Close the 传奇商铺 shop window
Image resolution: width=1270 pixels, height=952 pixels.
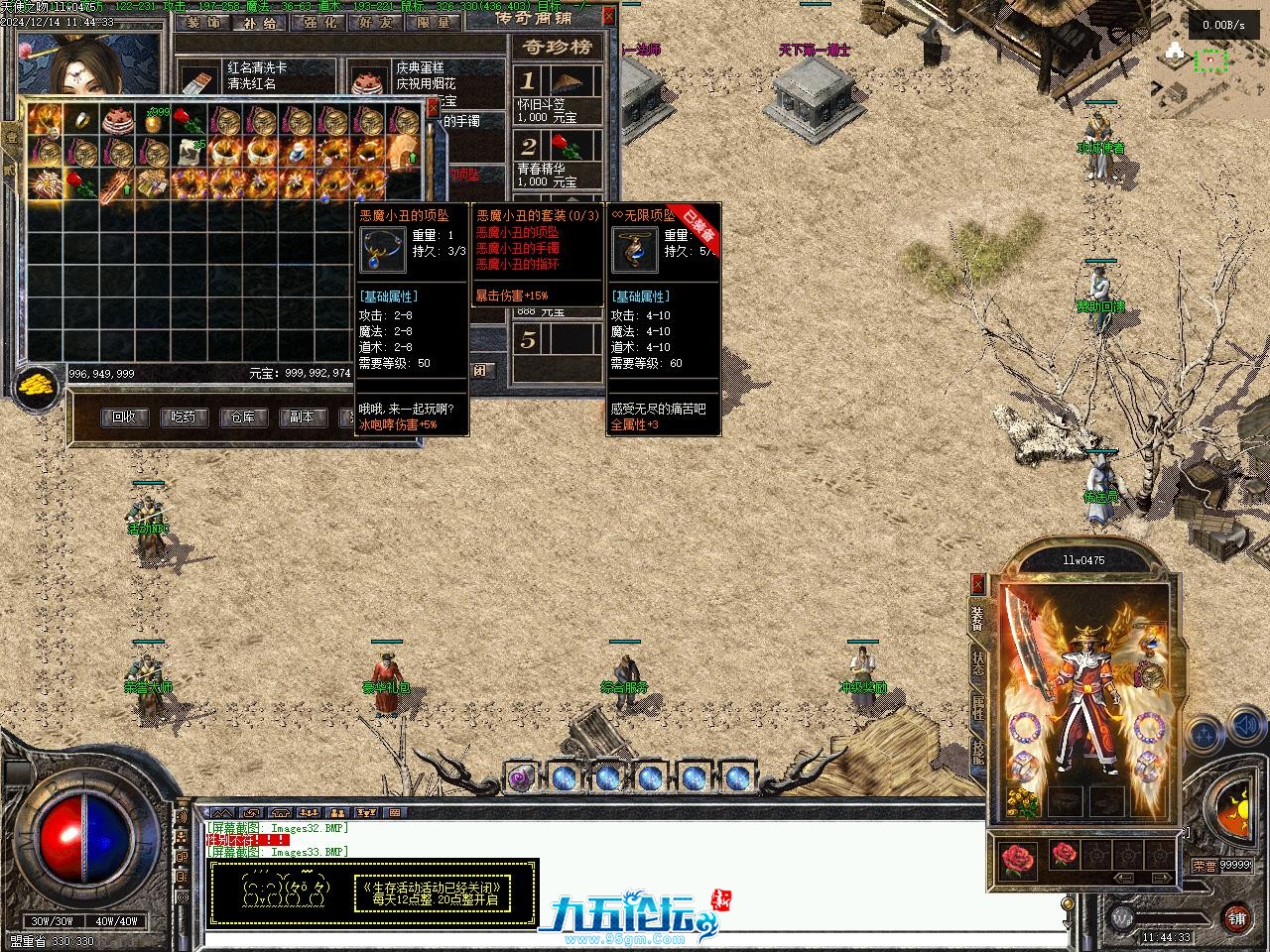click(x=608, y=16)
